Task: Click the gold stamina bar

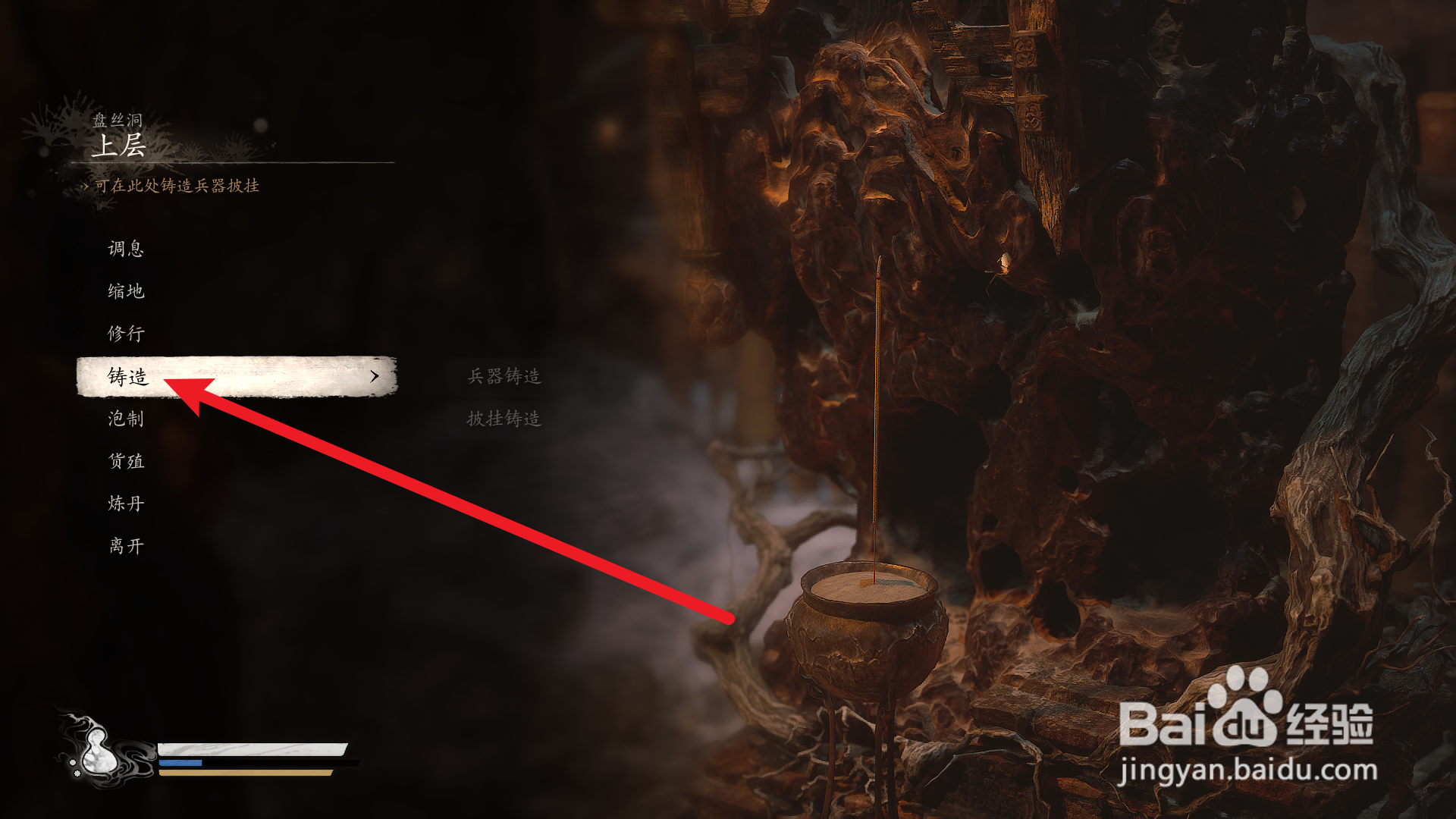Action: coord(243,773)
